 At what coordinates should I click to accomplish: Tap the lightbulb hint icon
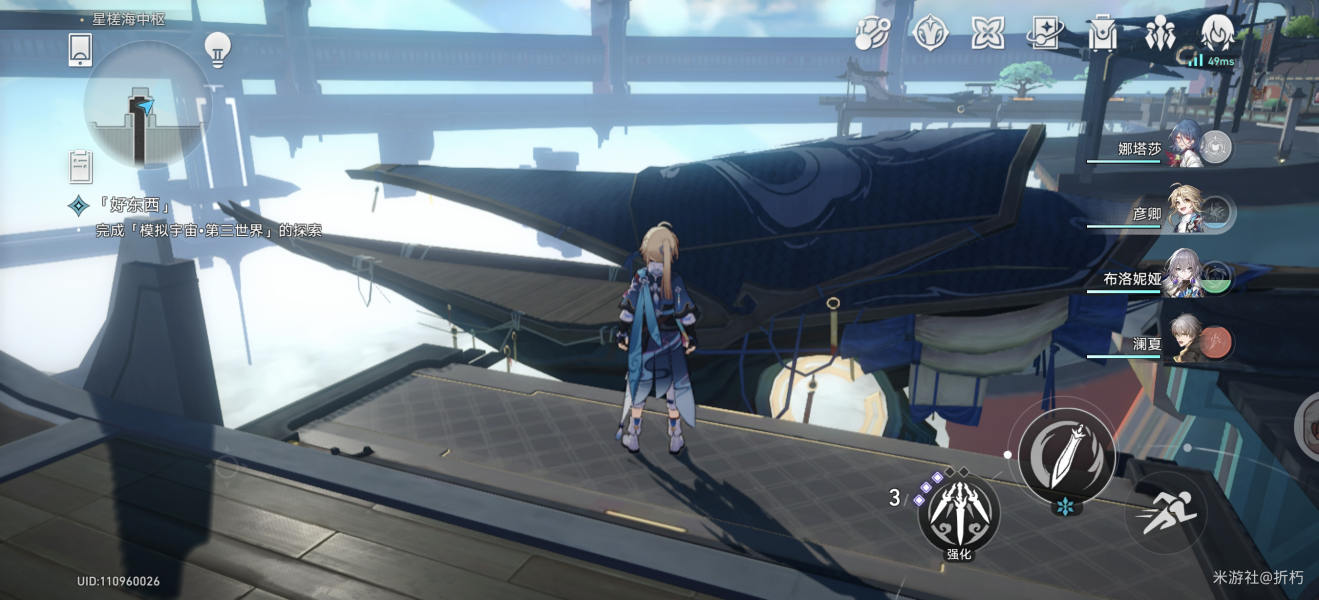[217, 48]
